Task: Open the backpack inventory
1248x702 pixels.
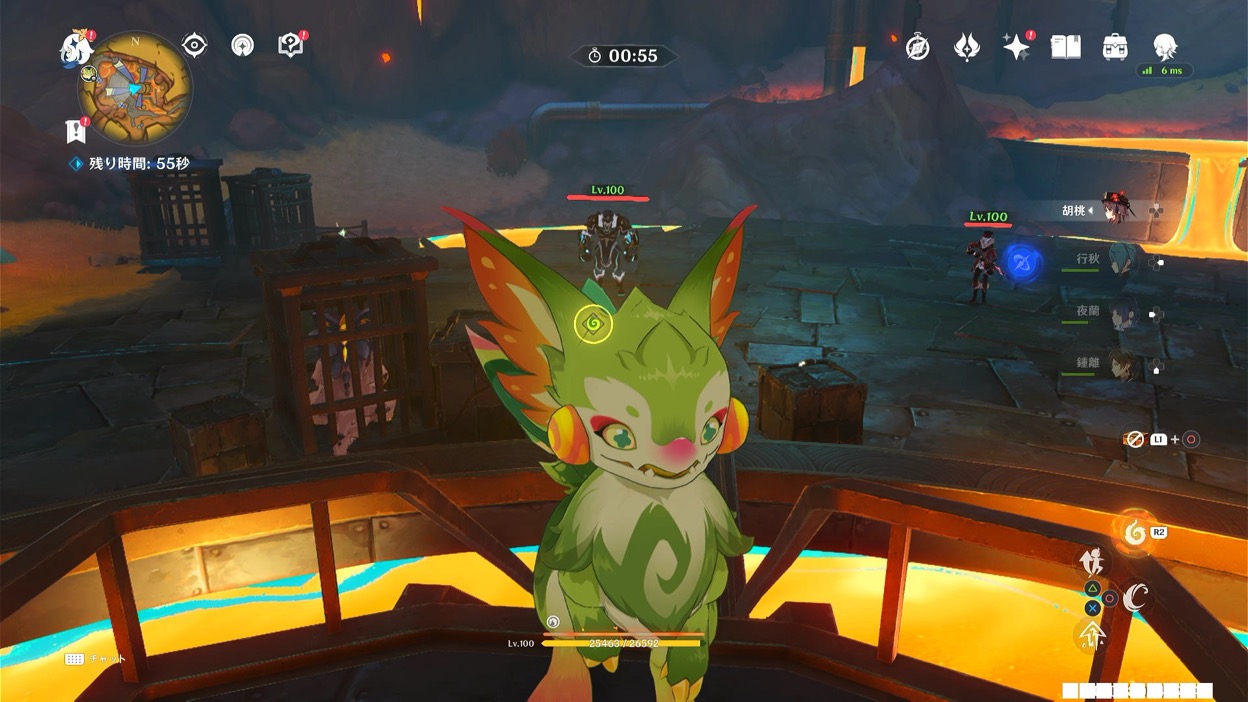Action: (x=1115, y=47)
